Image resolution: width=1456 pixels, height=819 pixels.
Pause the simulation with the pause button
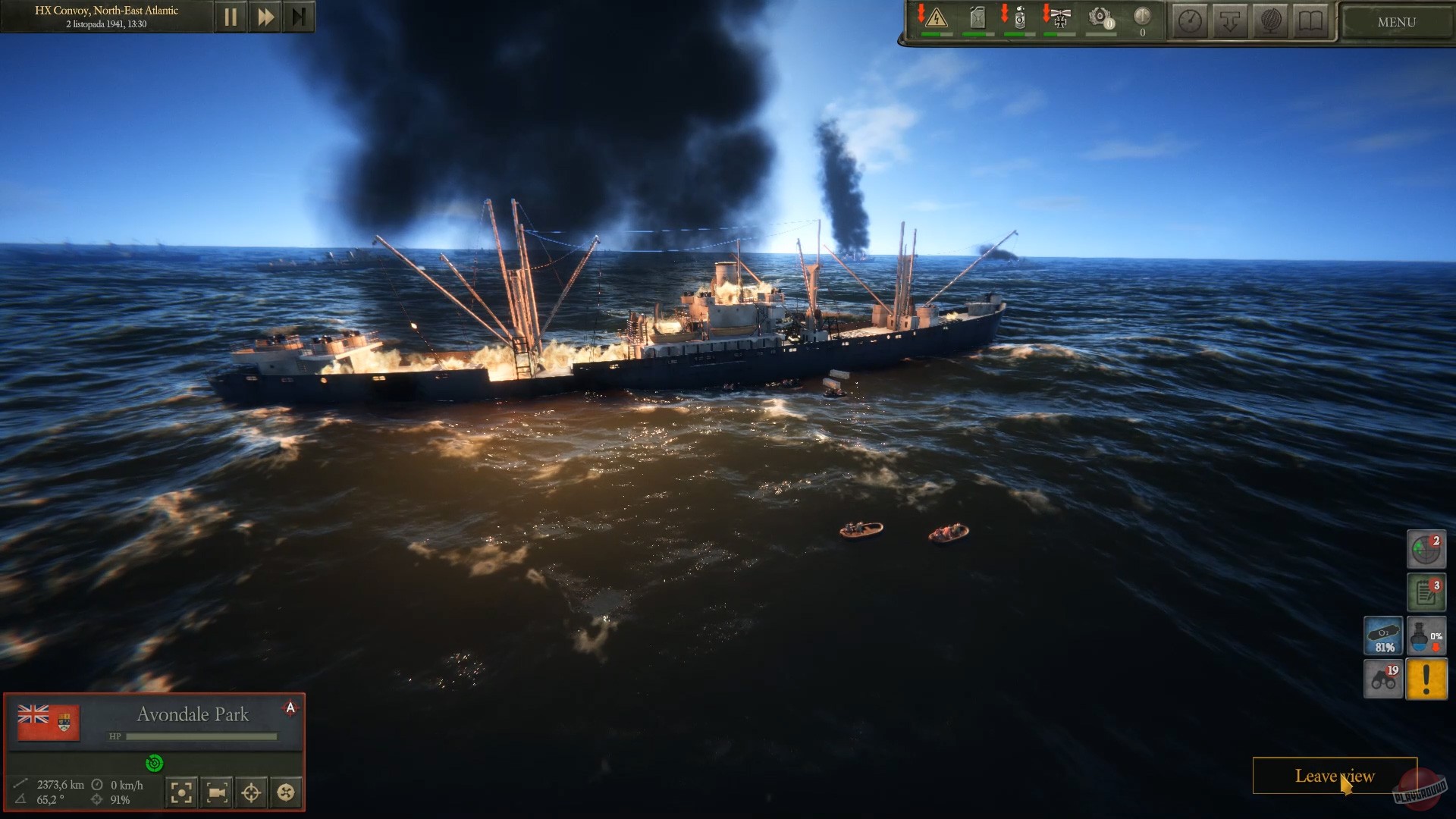231,15
